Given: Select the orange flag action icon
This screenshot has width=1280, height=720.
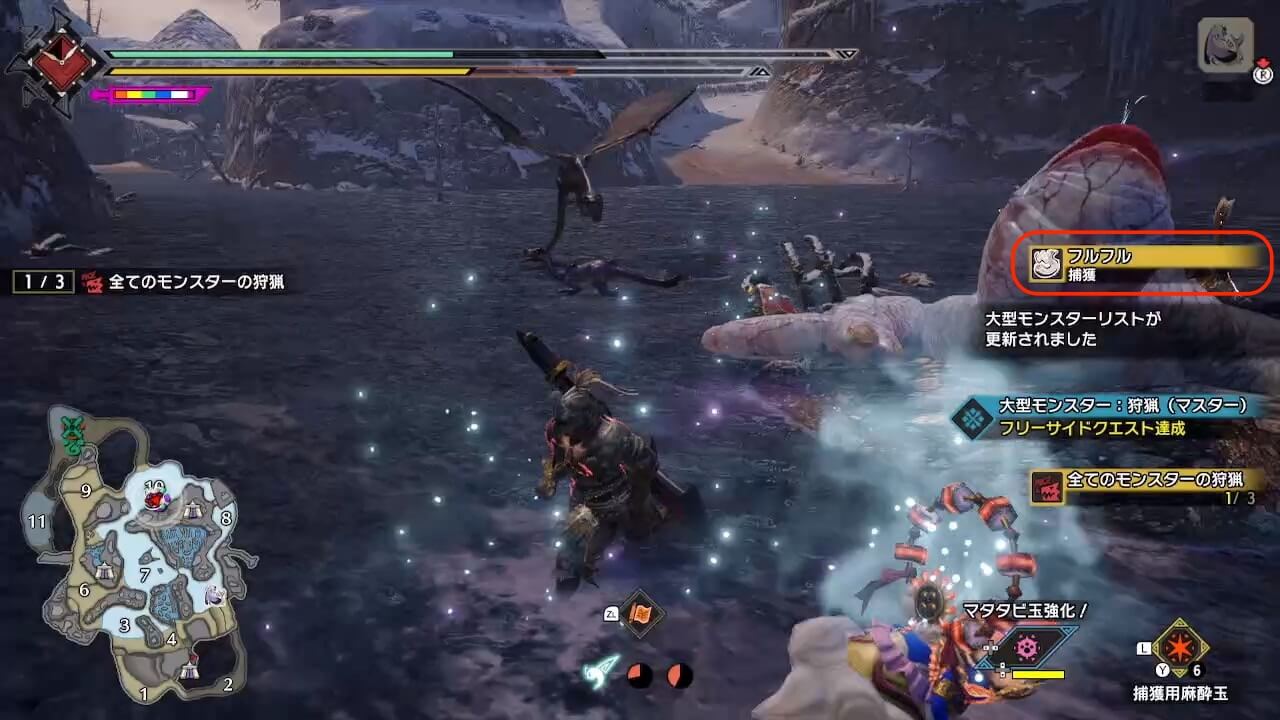Looking at the screenshot, I should click(x=641, y=614).
